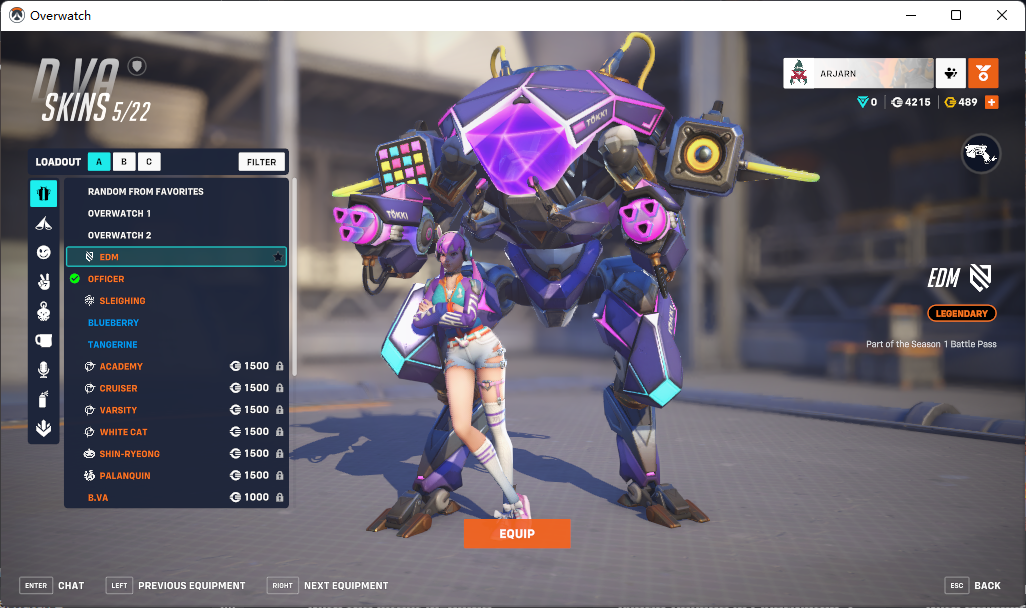Image resolution: width=1026 pixels, height=608 pixels.
Task: Open the skin Filter options
Action: pyautogui.click(x=262, y=162)
